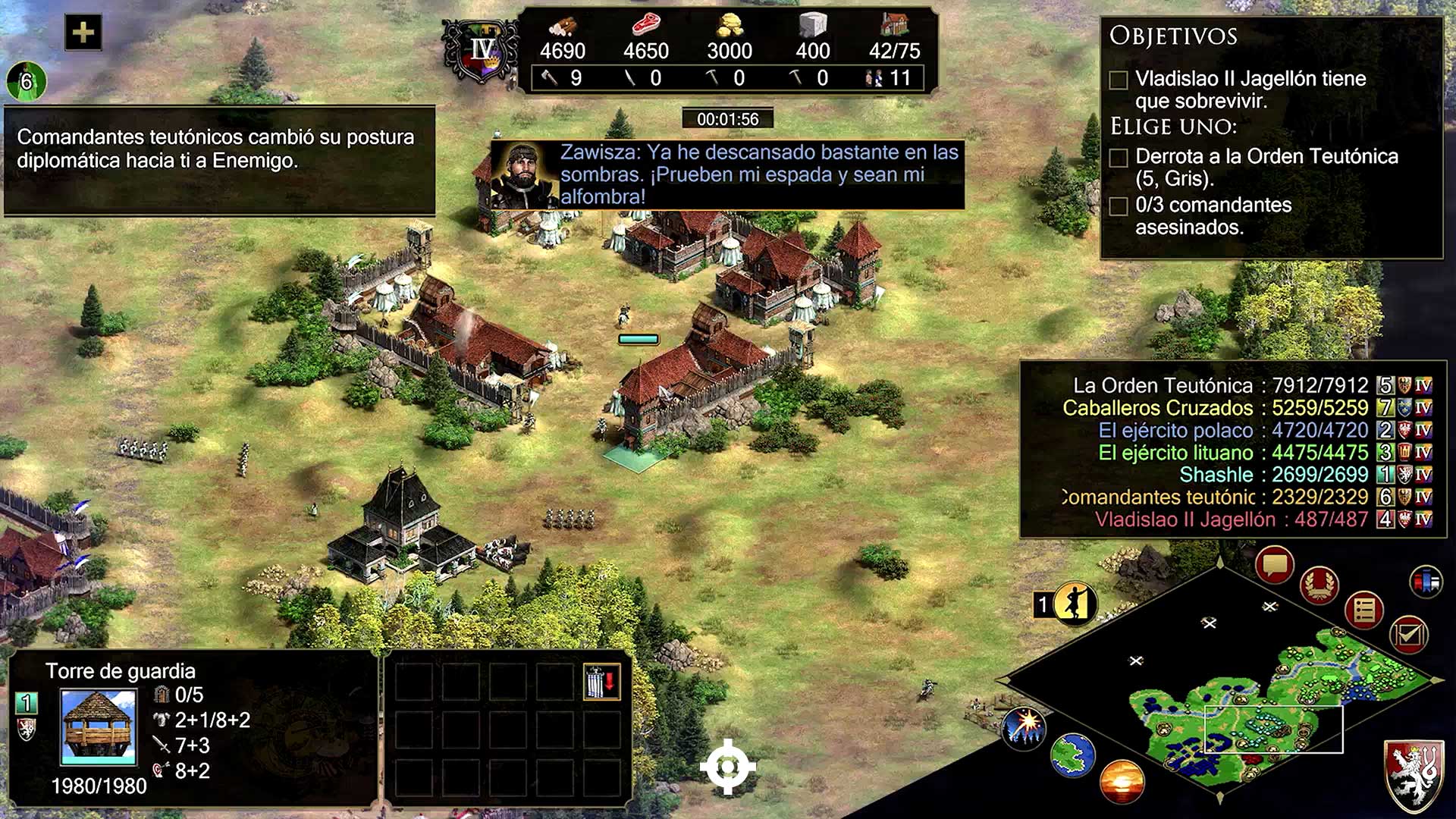Activate the flare signal minimap button
The width and height of the screenshot is (1456, 819).
(1025, 726)
